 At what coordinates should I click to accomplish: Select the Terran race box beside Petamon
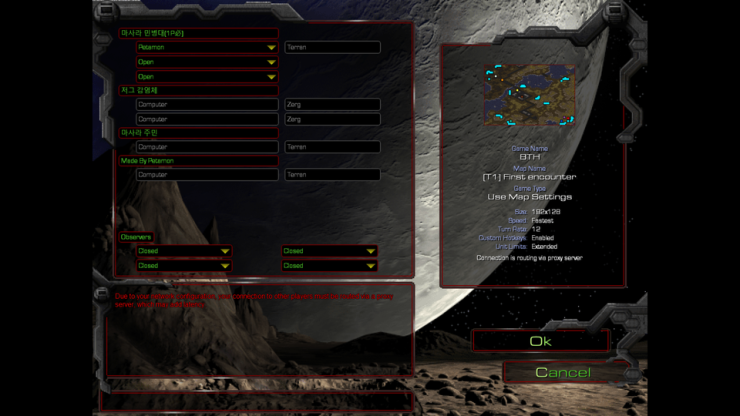coord(332,47)
